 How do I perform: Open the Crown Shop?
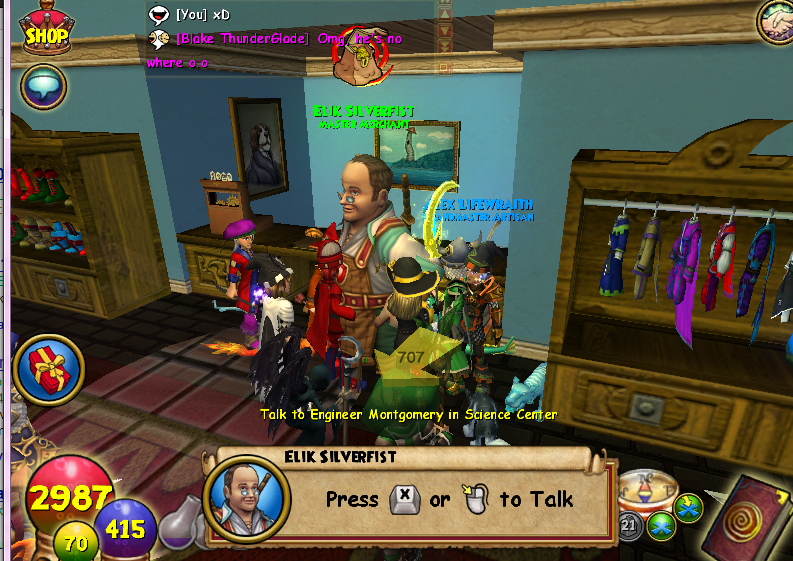click(x=45, y=28)
